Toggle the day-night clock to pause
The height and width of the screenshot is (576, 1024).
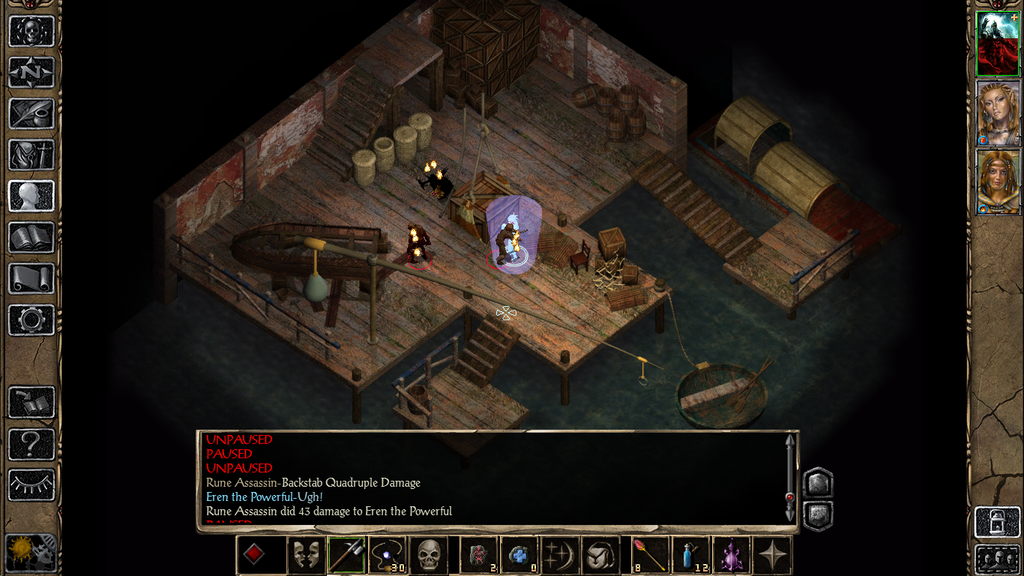coord(30,551)
